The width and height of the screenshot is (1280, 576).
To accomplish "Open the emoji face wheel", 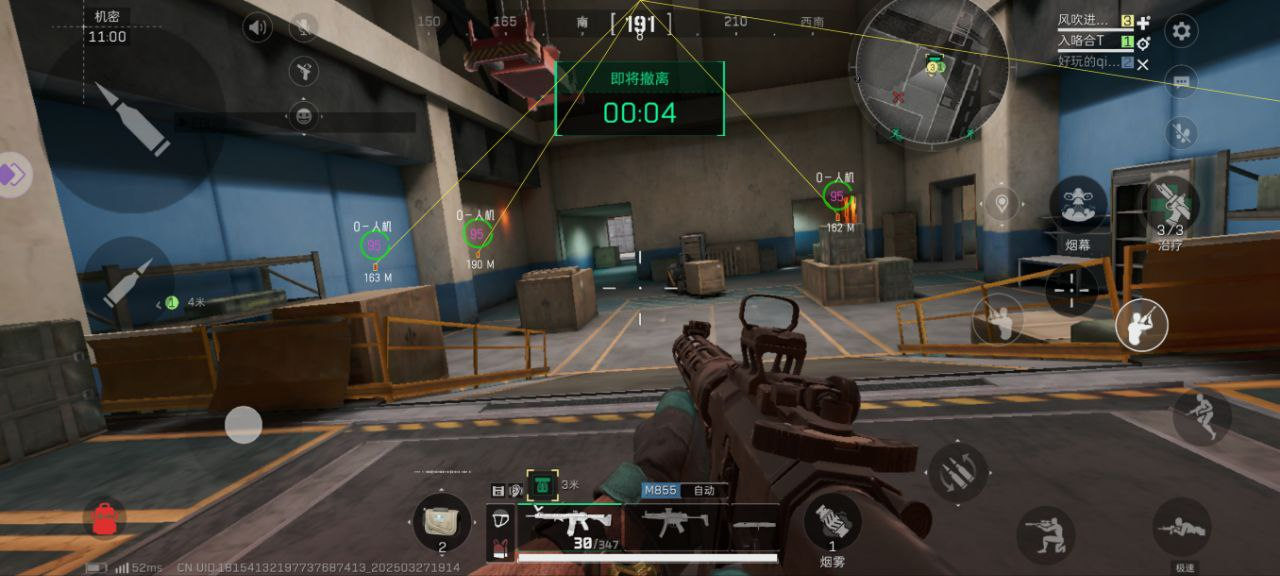I will [303, 116].
